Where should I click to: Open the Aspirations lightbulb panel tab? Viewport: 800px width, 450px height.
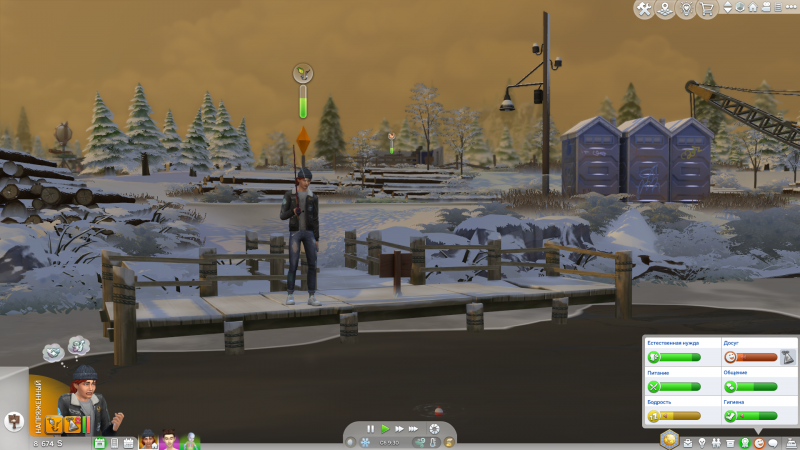click(x=701, y=442)
